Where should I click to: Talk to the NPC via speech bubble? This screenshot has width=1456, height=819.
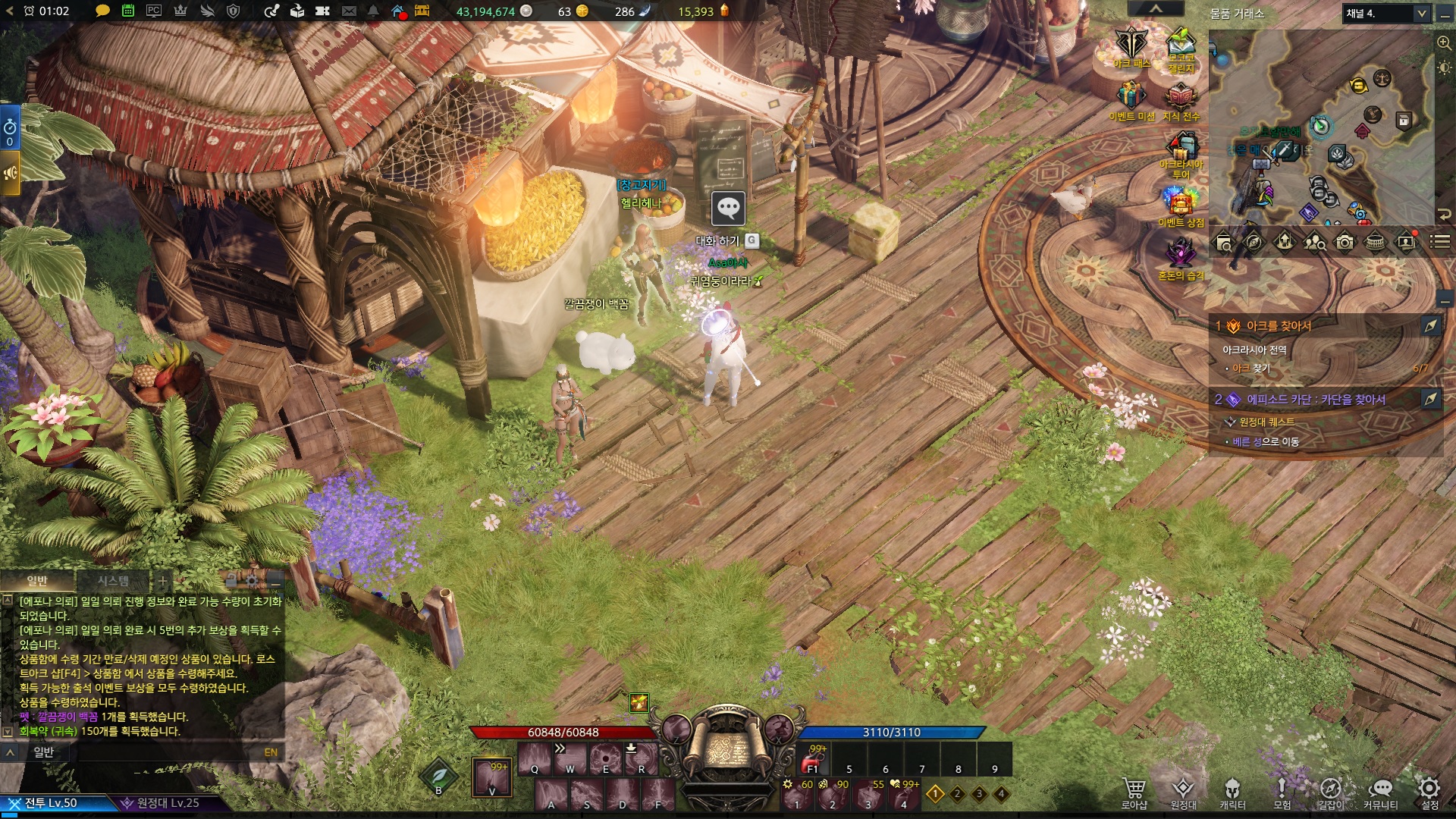728,208
